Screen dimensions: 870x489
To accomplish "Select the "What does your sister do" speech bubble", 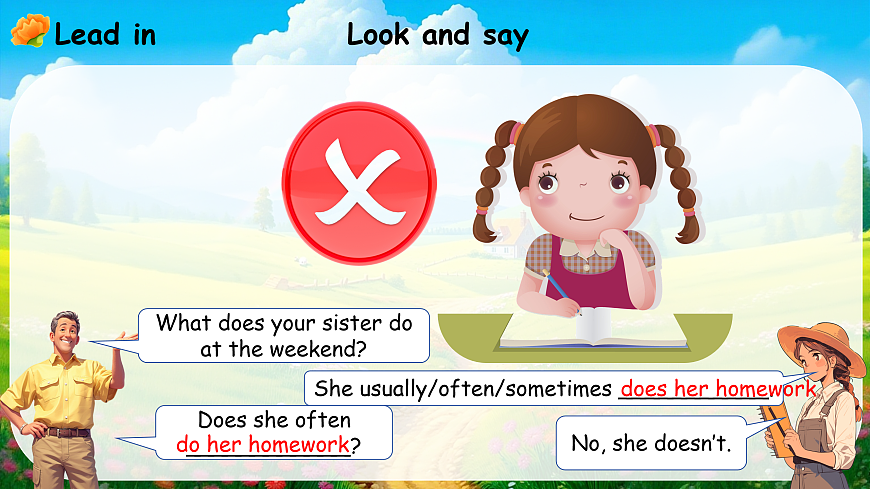I will 284,336.
